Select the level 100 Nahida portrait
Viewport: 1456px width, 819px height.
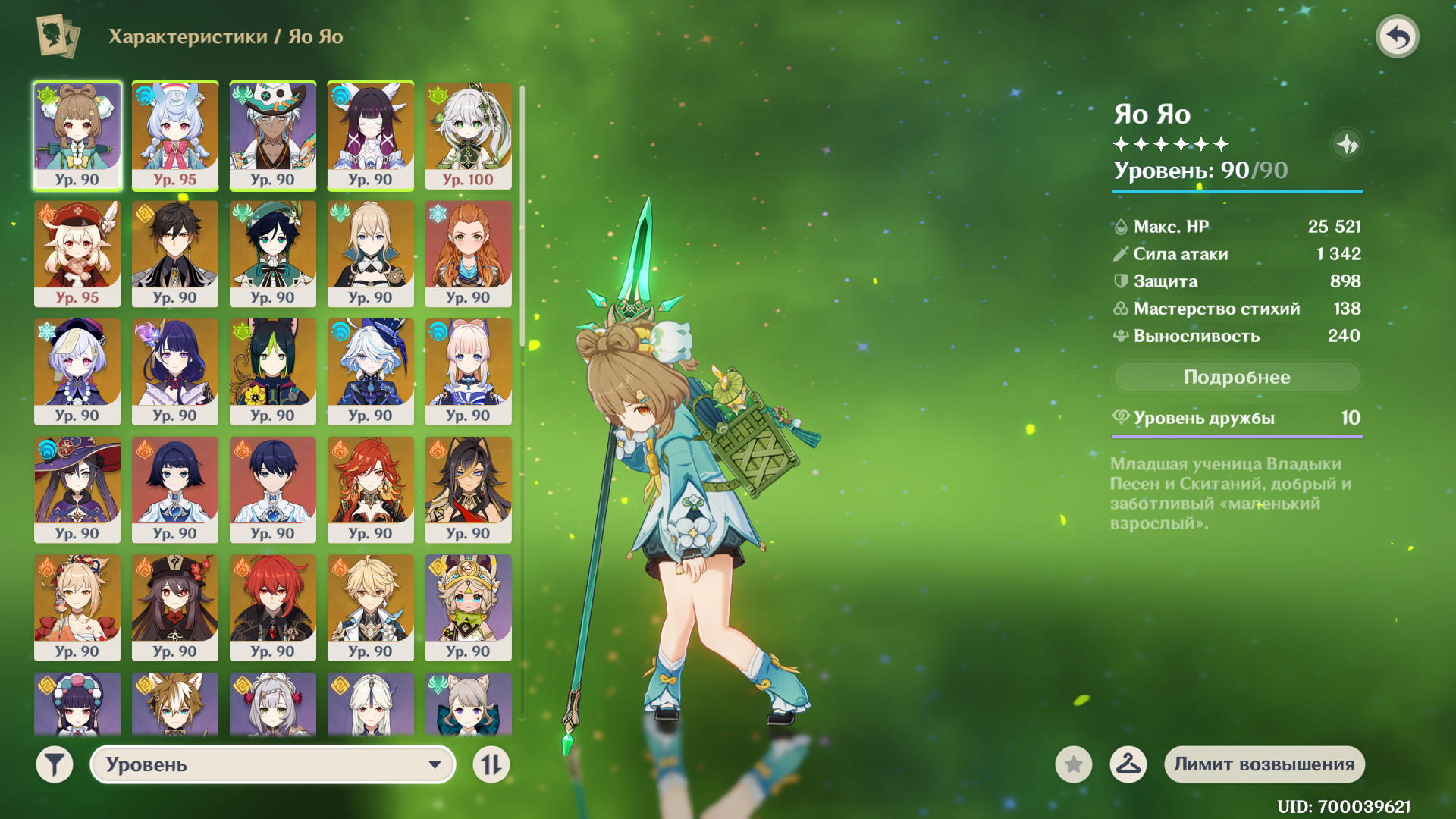pyautogui.click(x=468, y=135)
